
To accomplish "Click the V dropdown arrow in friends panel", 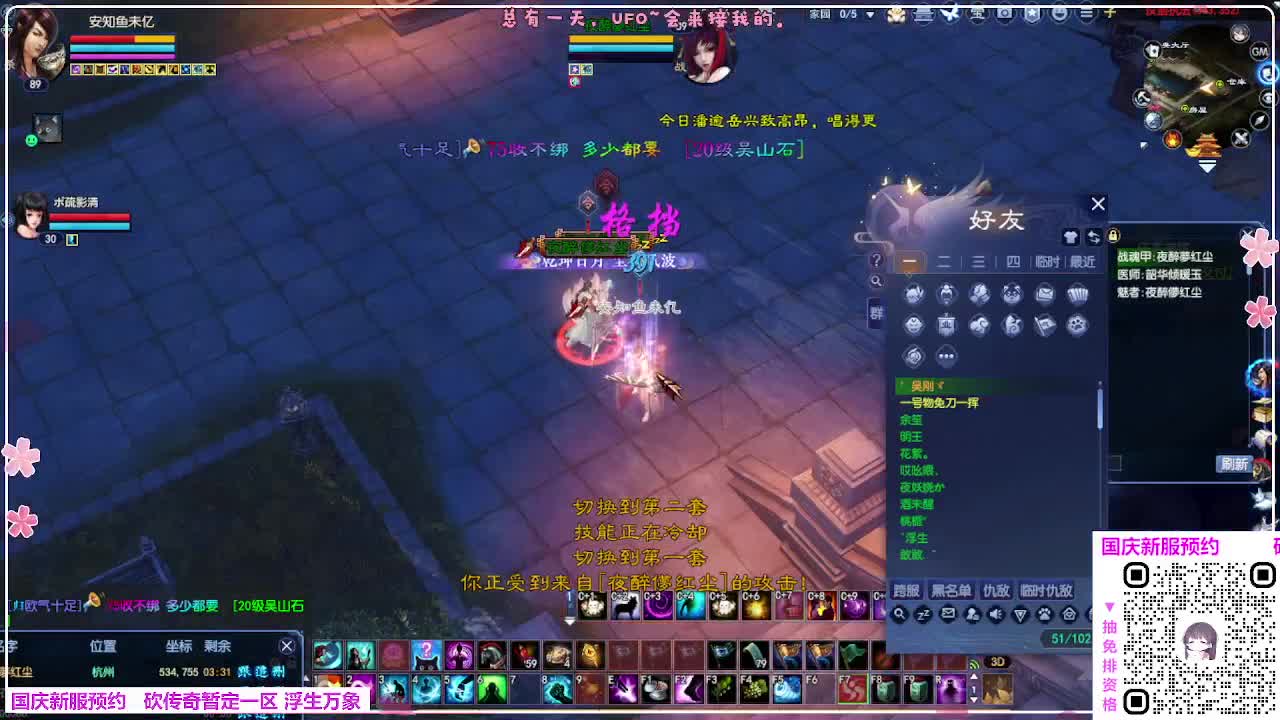I will pos(1020,614).
